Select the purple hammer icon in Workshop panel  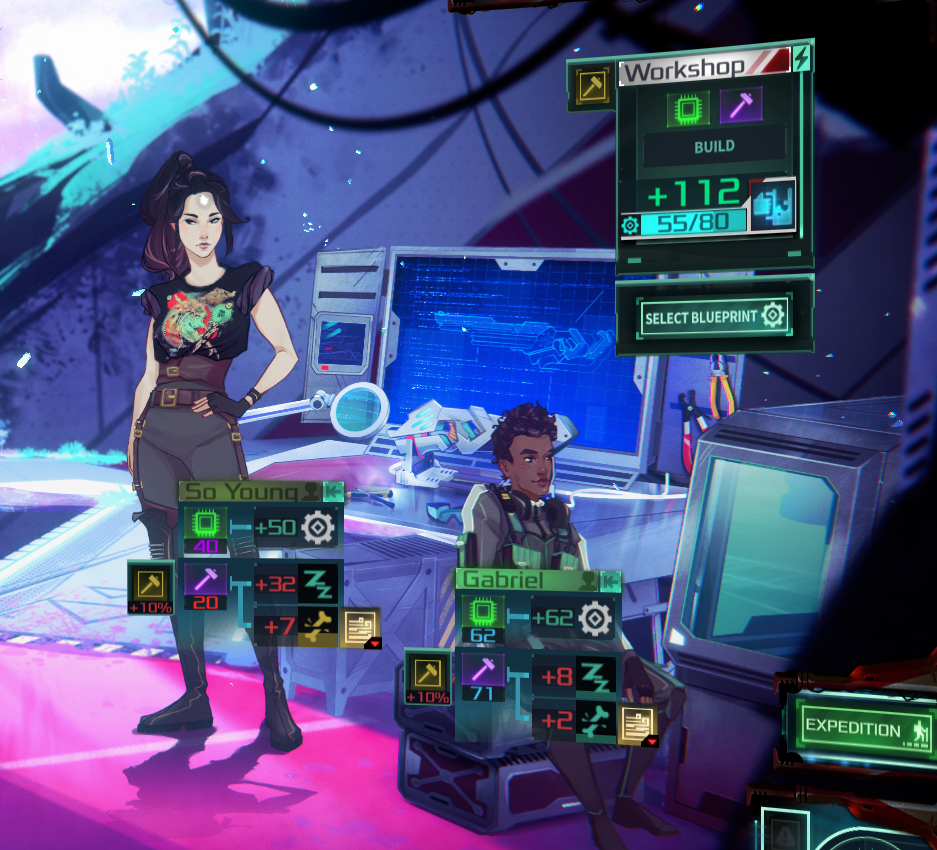[x=741, y=105]
